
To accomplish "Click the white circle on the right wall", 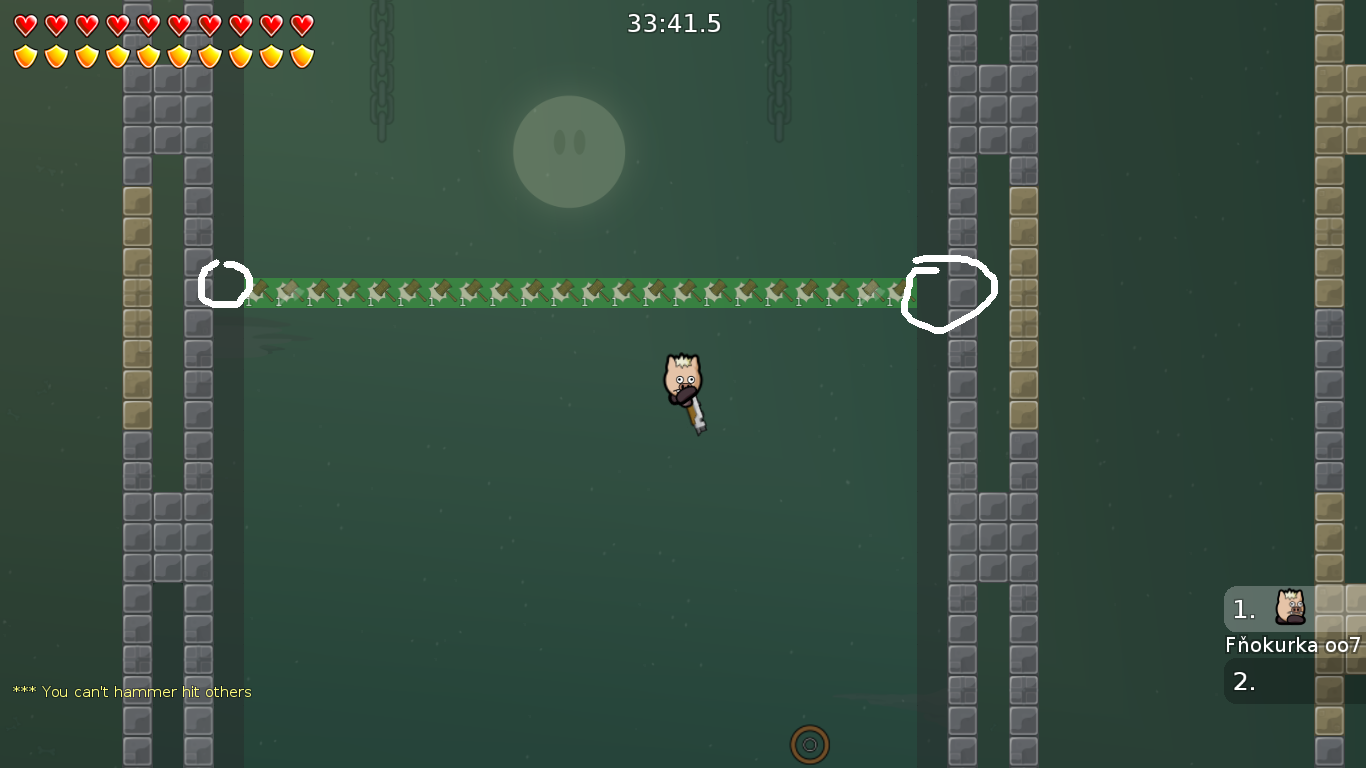I will click(x=949, y=288).
